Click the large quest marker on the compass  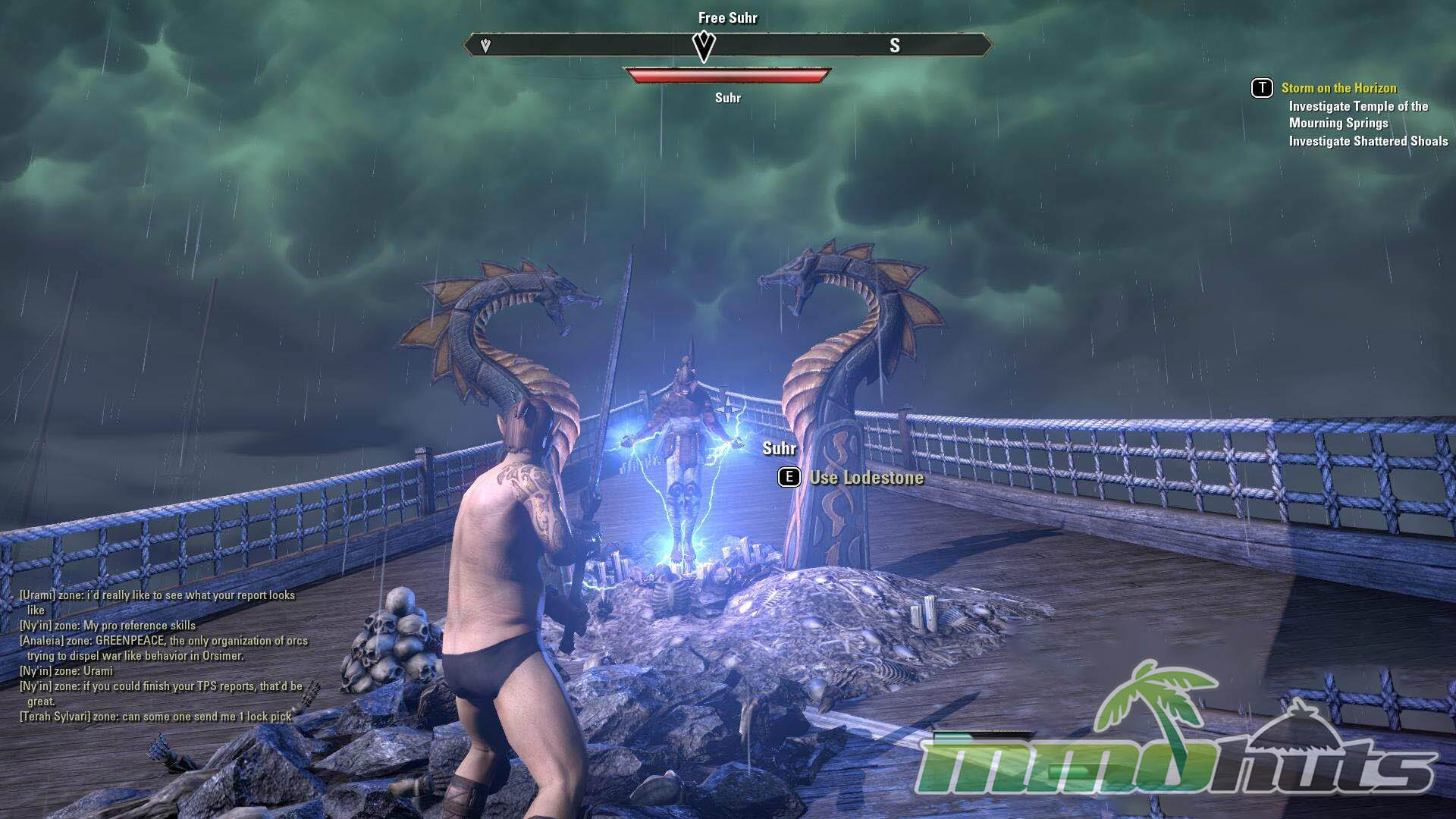[x=704, y=46]
